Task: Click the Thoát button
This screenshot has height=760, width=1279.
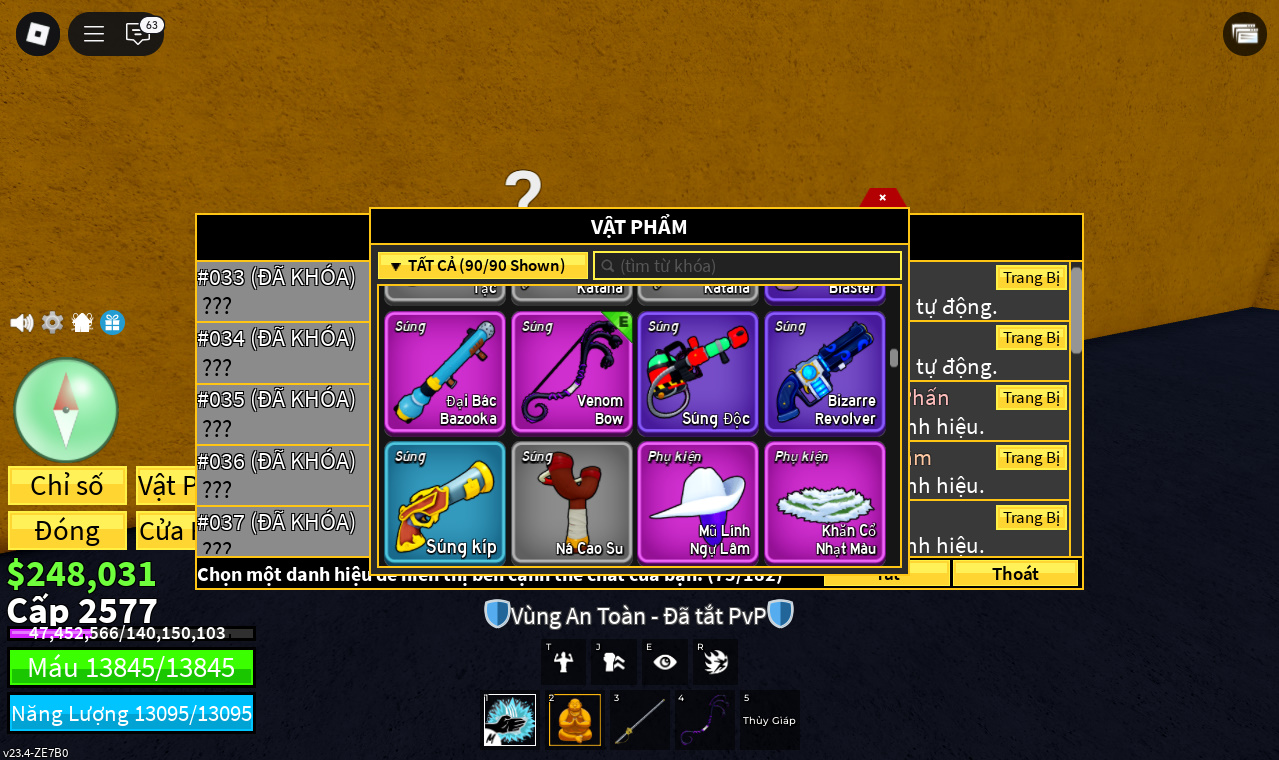Action: pos(1015,573)
